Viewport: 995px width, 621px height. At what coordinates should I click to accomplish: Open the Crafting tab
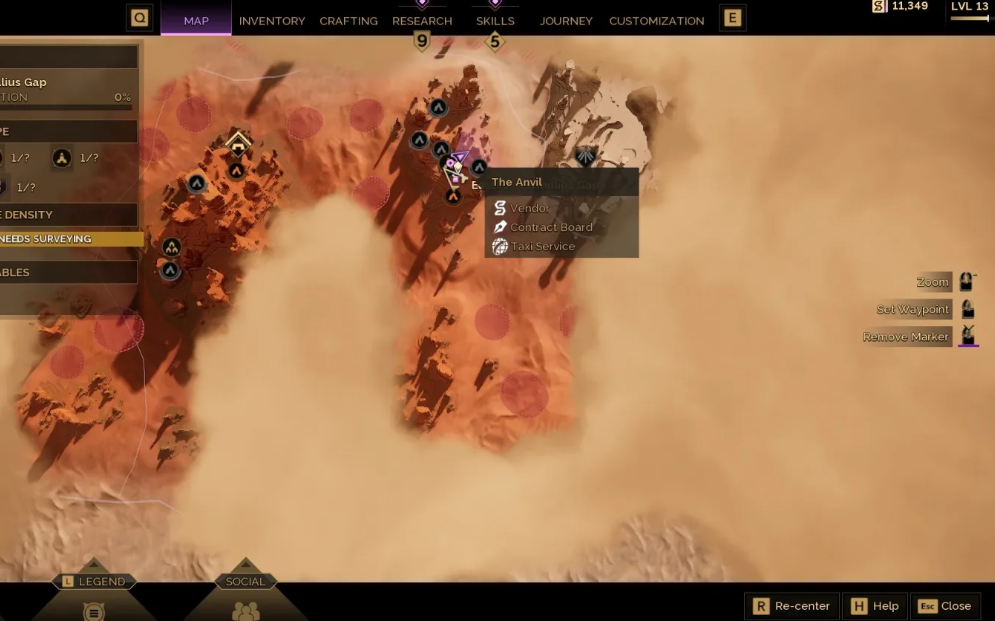click(x=348, y=20)
